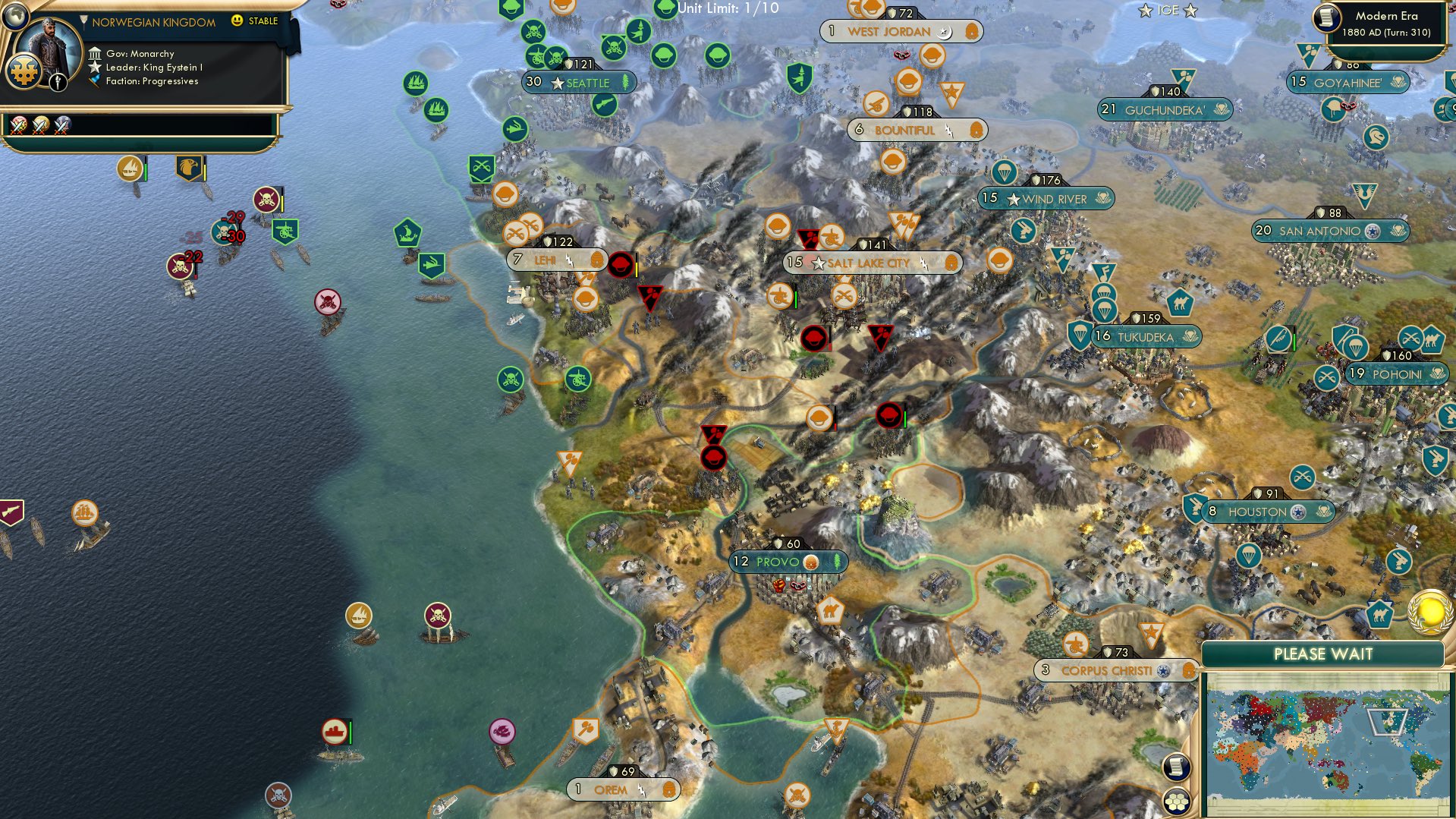
Task: Open the notification log scroll icon above minimap
Action: (1178, 767)
